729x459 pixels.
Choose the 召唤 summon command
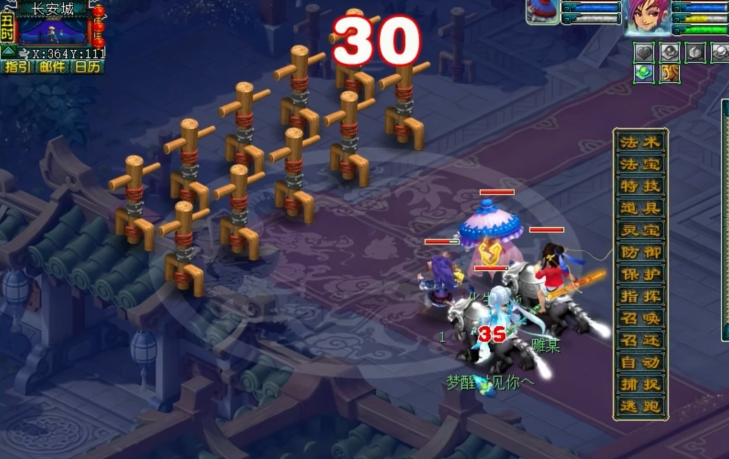pos(641,318)
